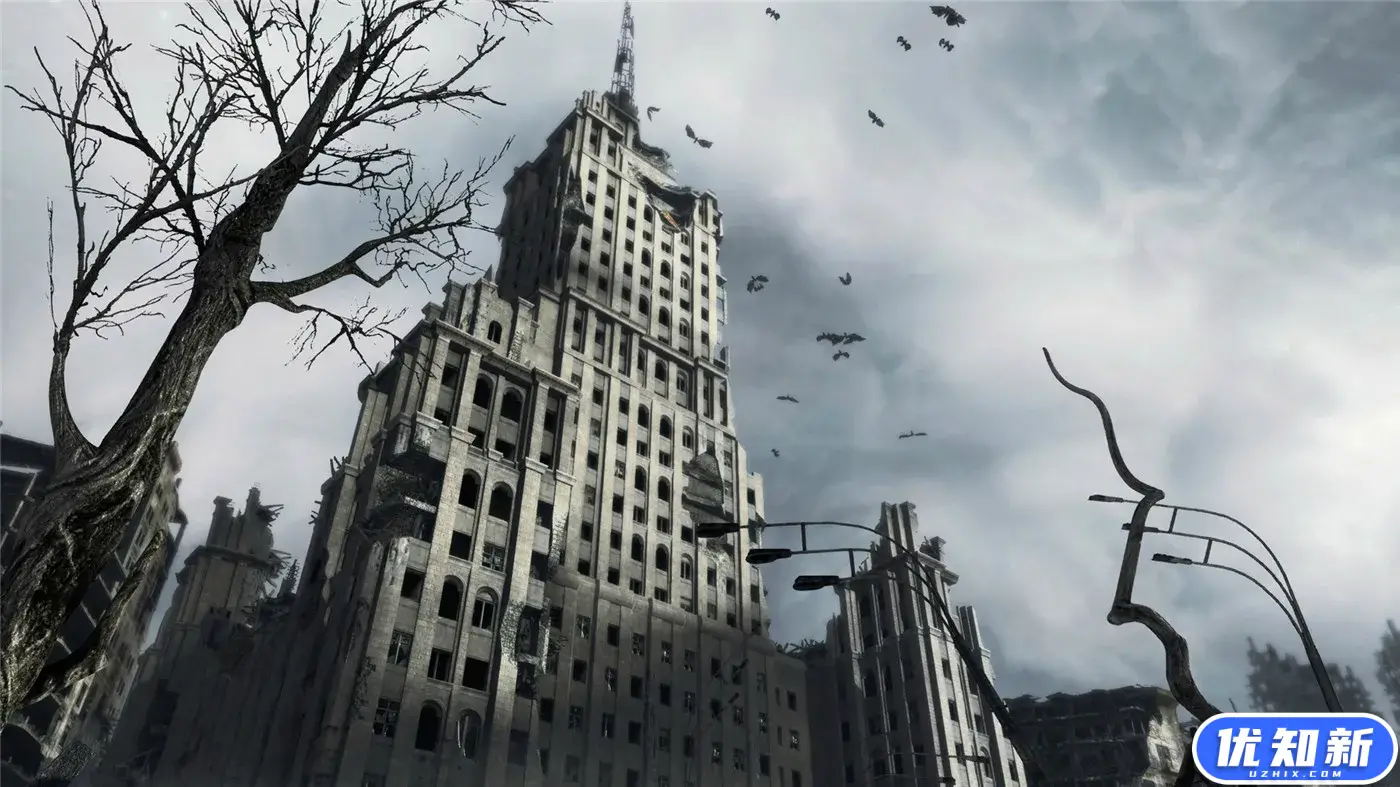Click the 优知新 UZHIX.COM watermark logo
This screenshot has height=787, width=1400.
(x=1294, y=747)
